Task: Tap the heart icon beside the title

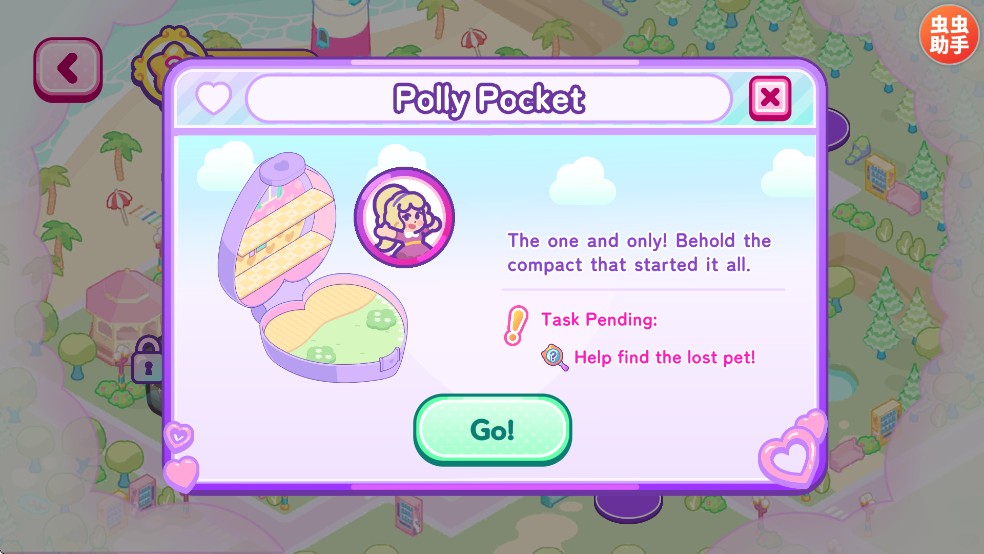Action: [x=213, y=98]
